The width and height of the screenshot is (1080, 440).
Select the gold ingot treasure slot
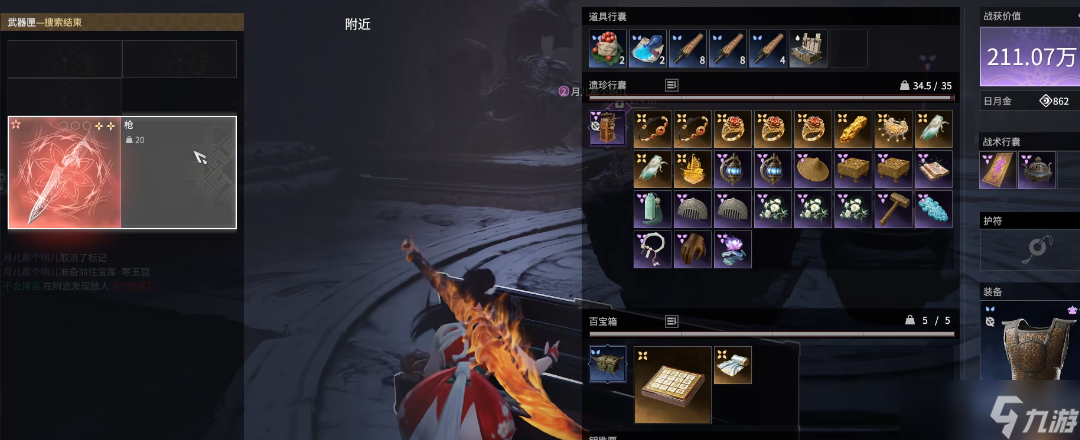coord(852,129)
